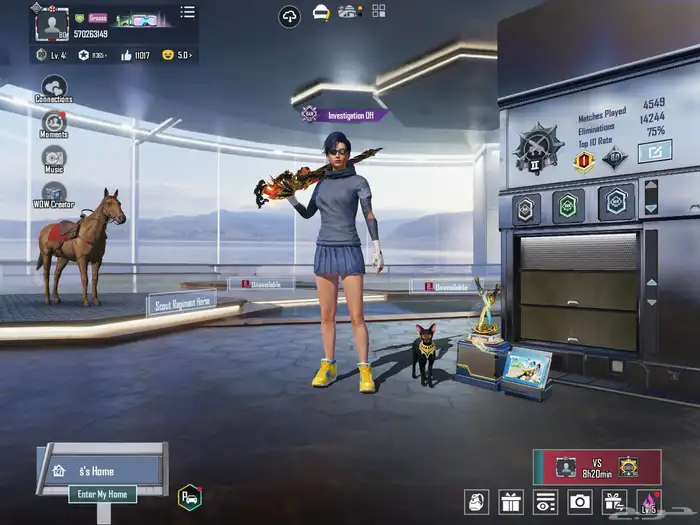This screenshot has width=700, height=525.
Task: Select the green hexagon badge slot
Action: 568,205
